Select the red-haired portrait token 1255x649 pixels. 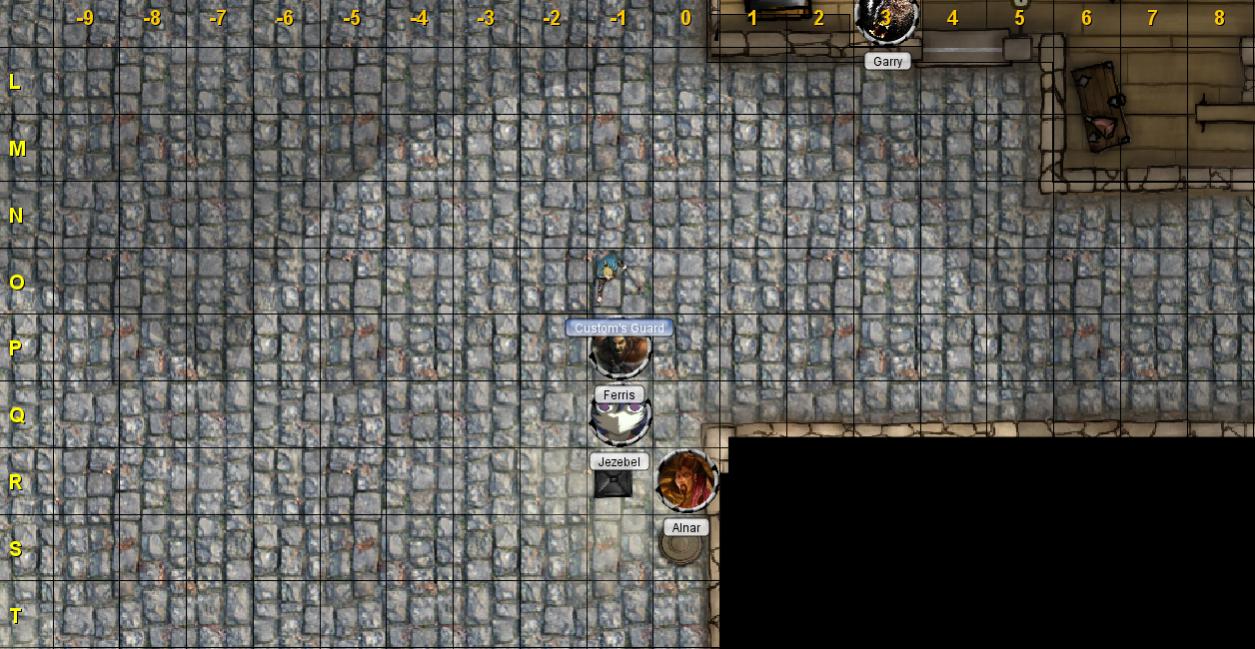(686, 481)
